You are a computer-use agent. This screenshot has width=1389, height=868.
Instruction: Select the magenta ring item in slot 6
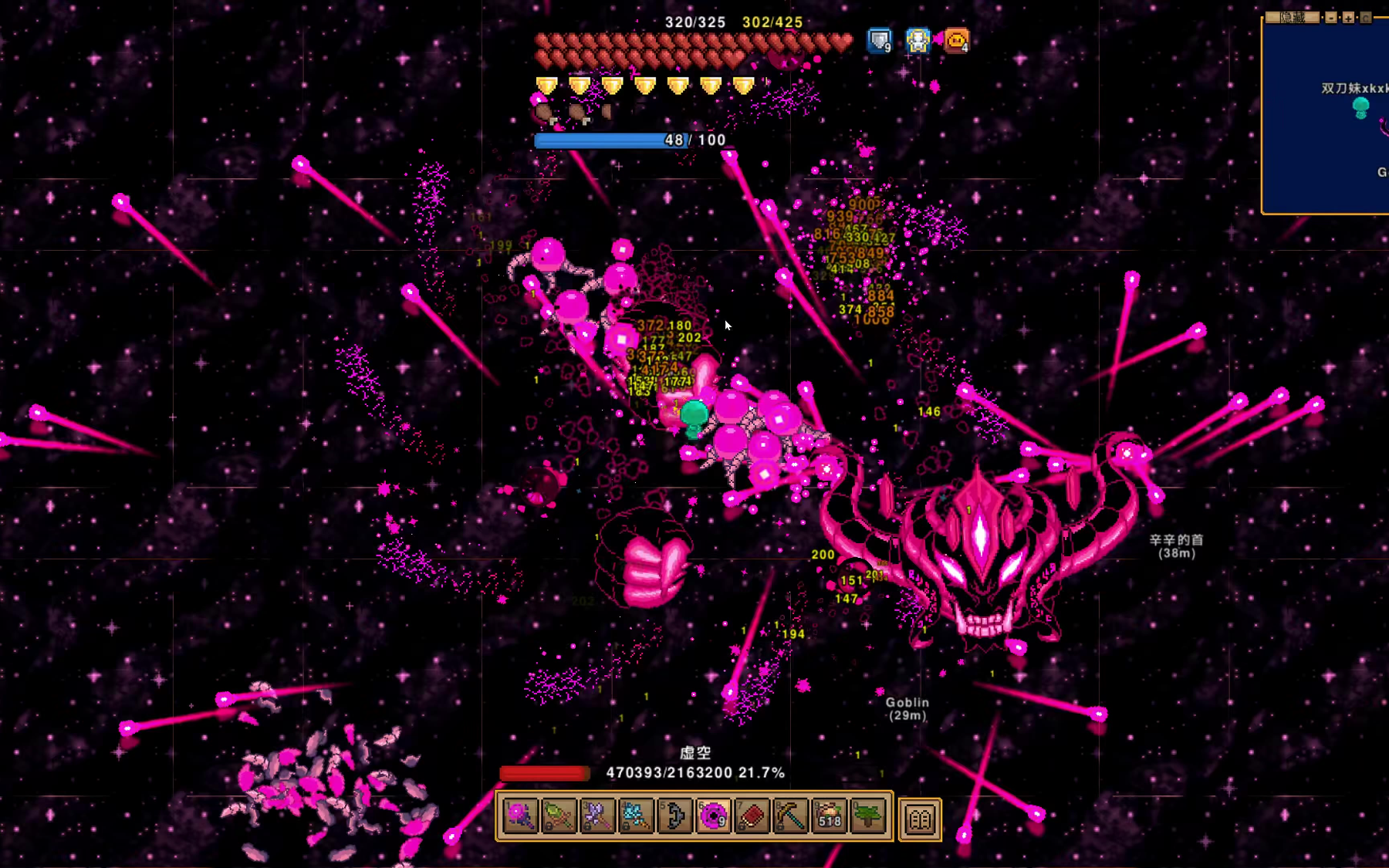click(713, 816)
